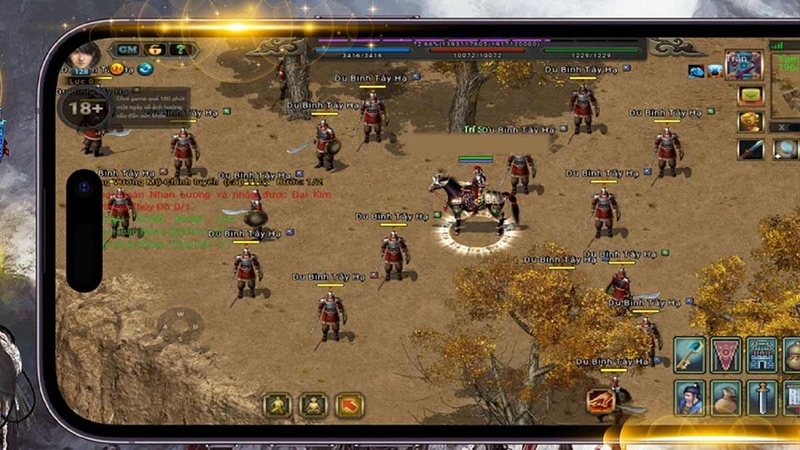The image size is (800, 450).
Task: Open the sack bag inventory icon
Action: [725, 397]
